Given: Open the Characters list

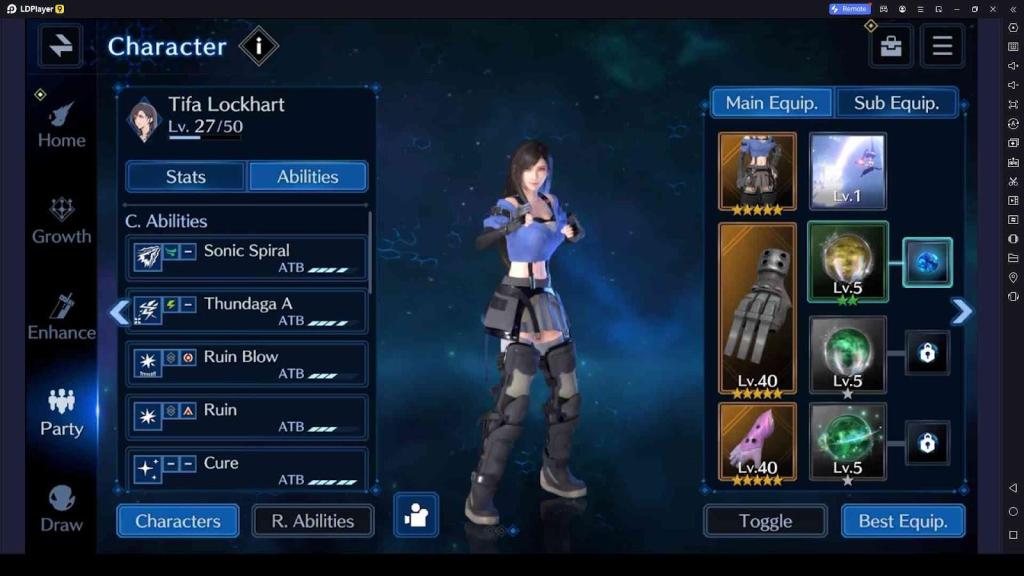Looking at the screenshot, I should tap(178, 521).
